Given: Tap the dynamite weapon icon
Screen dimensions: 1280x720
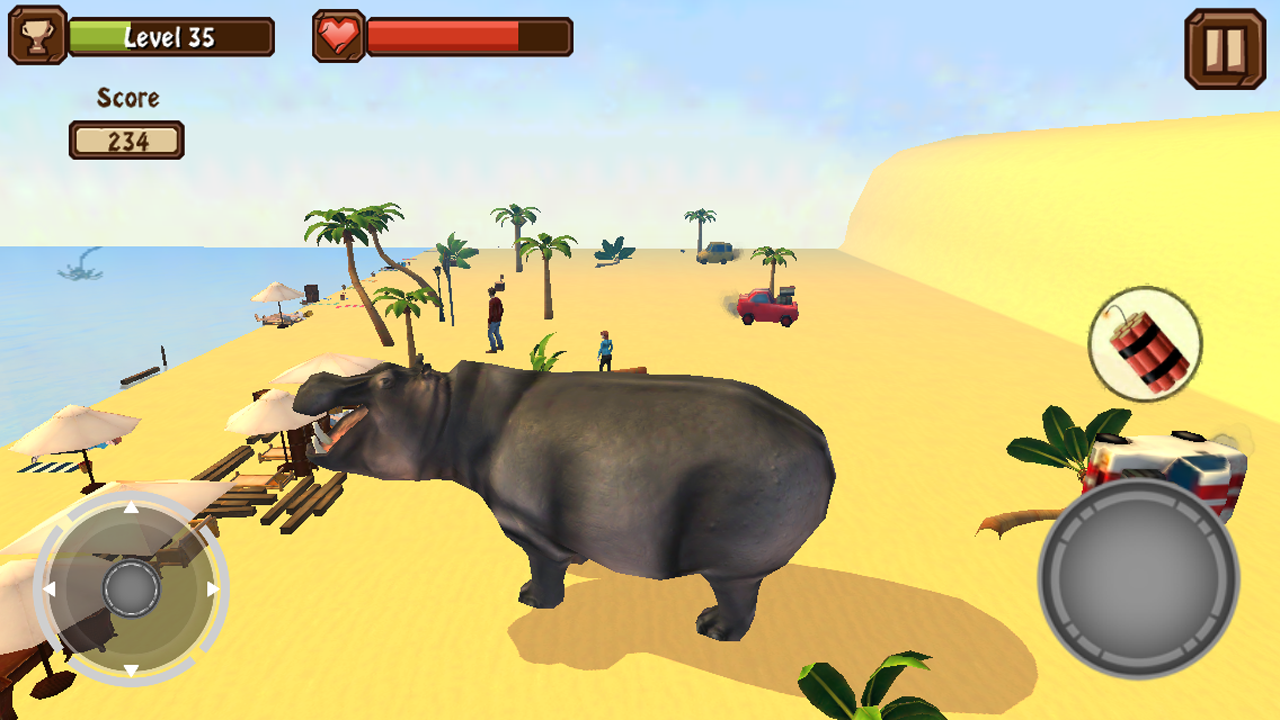Looking at the screenshot, I should 1147,343.
